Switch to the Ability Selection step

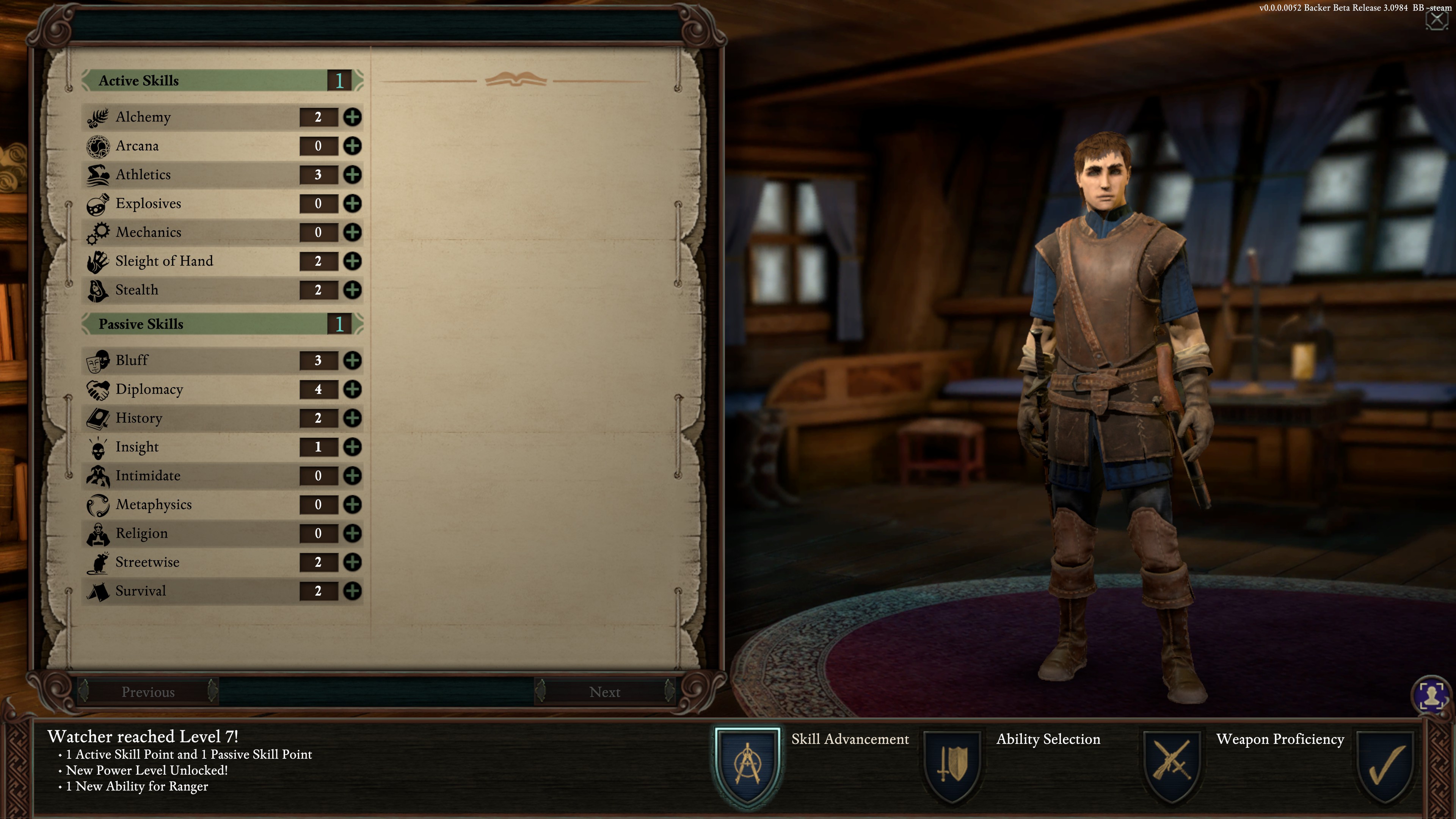953,766
